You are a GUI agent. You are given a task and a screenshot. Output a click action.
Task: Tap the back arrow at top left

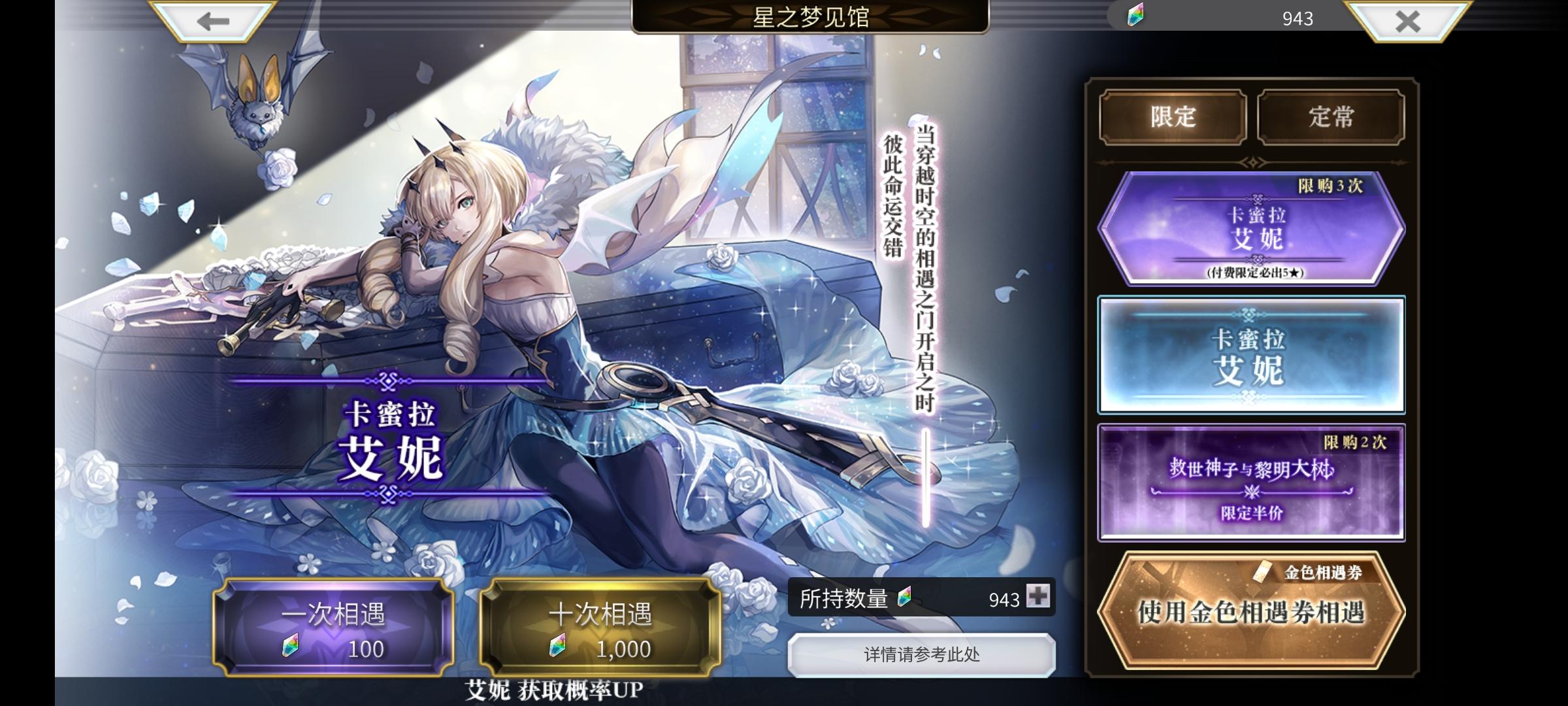click(x=214, y=21)
